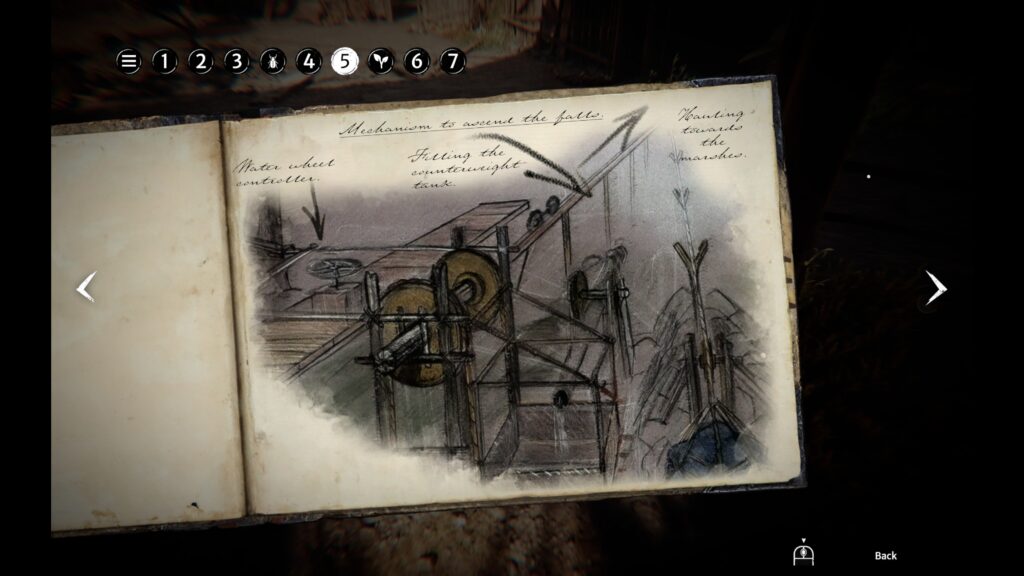Jump to journal chapter 4
The width and height of the screenshot is (1024, 576).
click(309, 61)
